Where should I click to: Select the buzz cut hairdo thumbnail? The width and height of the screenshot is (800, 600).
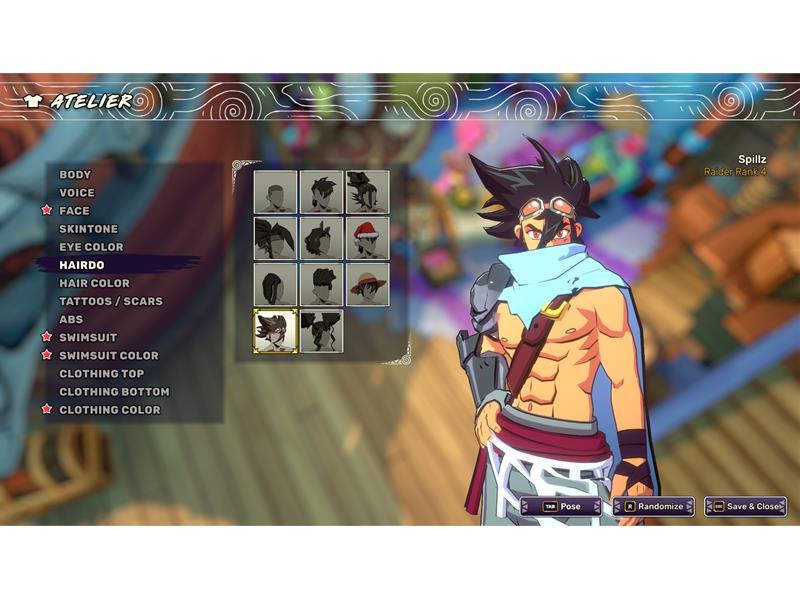pos(275,192)
